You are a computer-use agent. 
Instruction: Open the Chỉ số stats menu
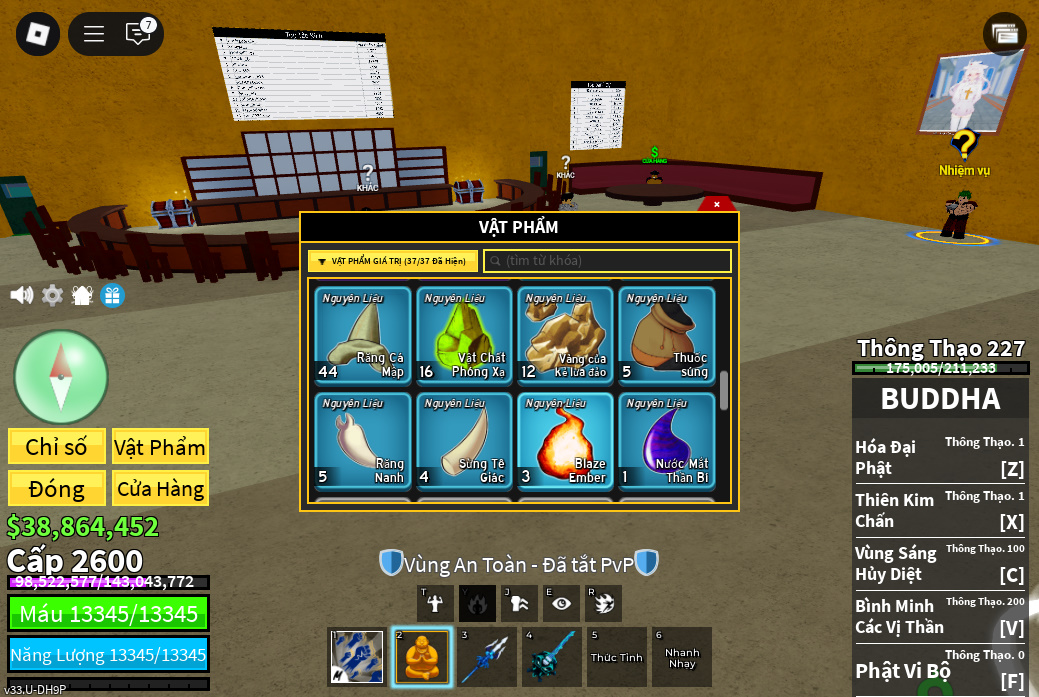tap(57, 447)
